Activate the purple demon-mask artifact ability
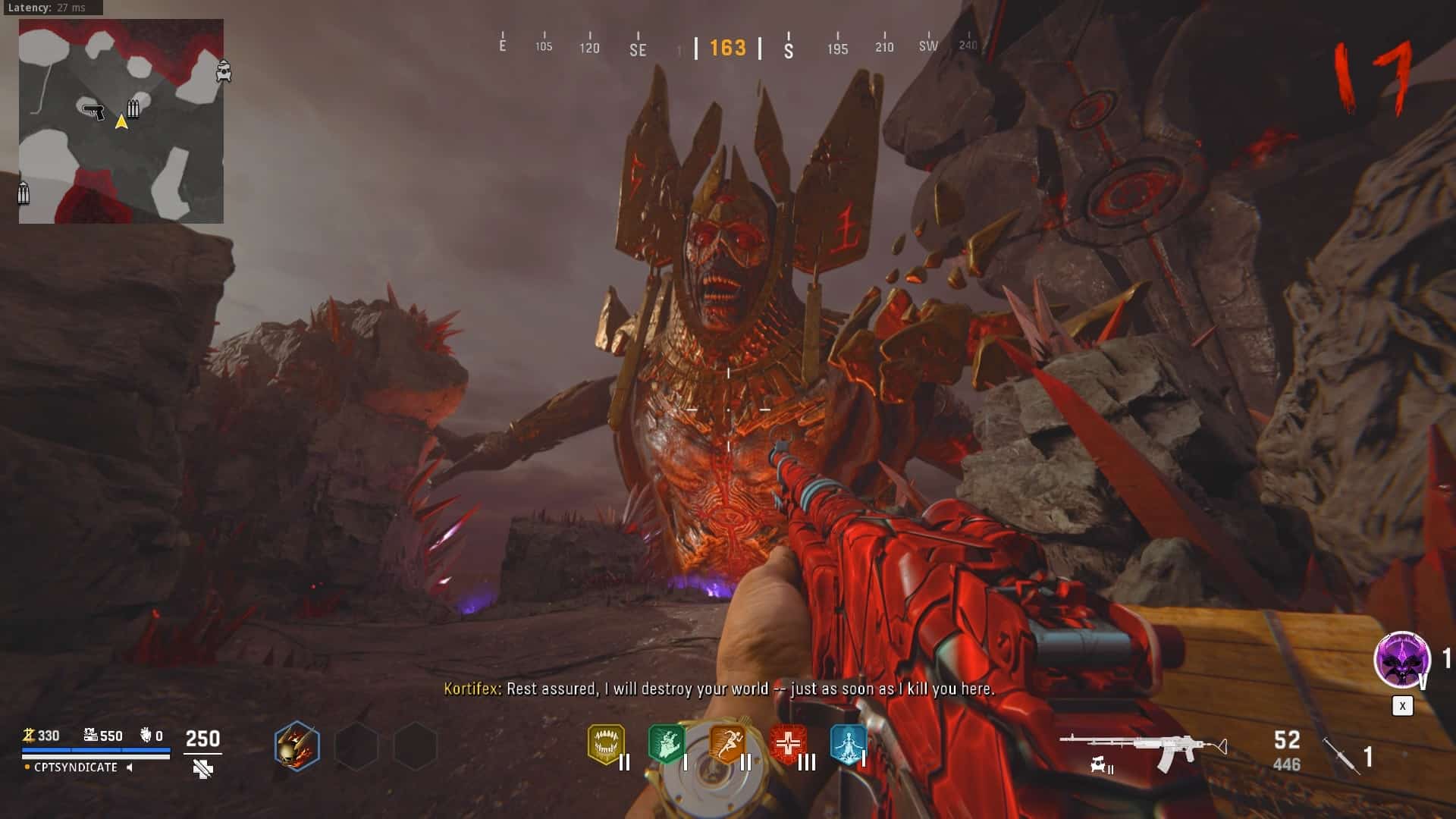 pos(1402,660)
